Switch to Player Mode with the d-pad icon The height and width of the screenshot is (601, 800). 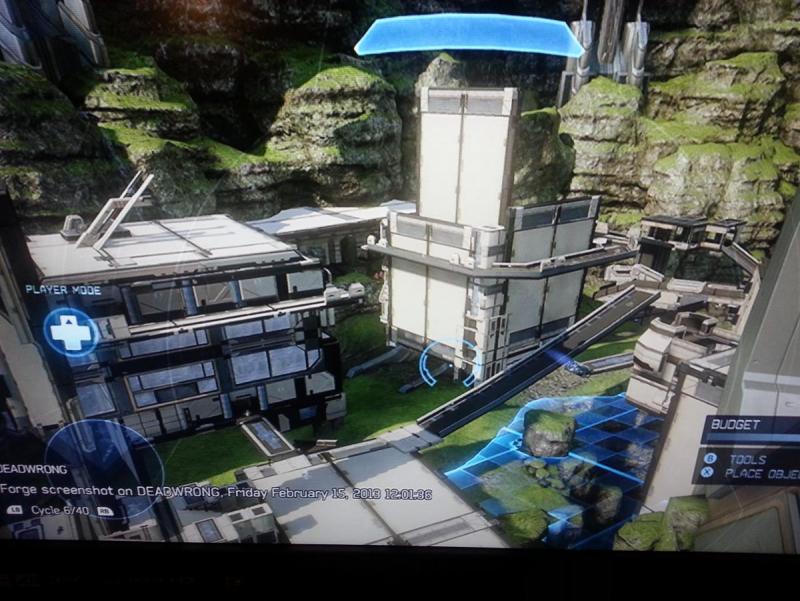coord(70,331)
